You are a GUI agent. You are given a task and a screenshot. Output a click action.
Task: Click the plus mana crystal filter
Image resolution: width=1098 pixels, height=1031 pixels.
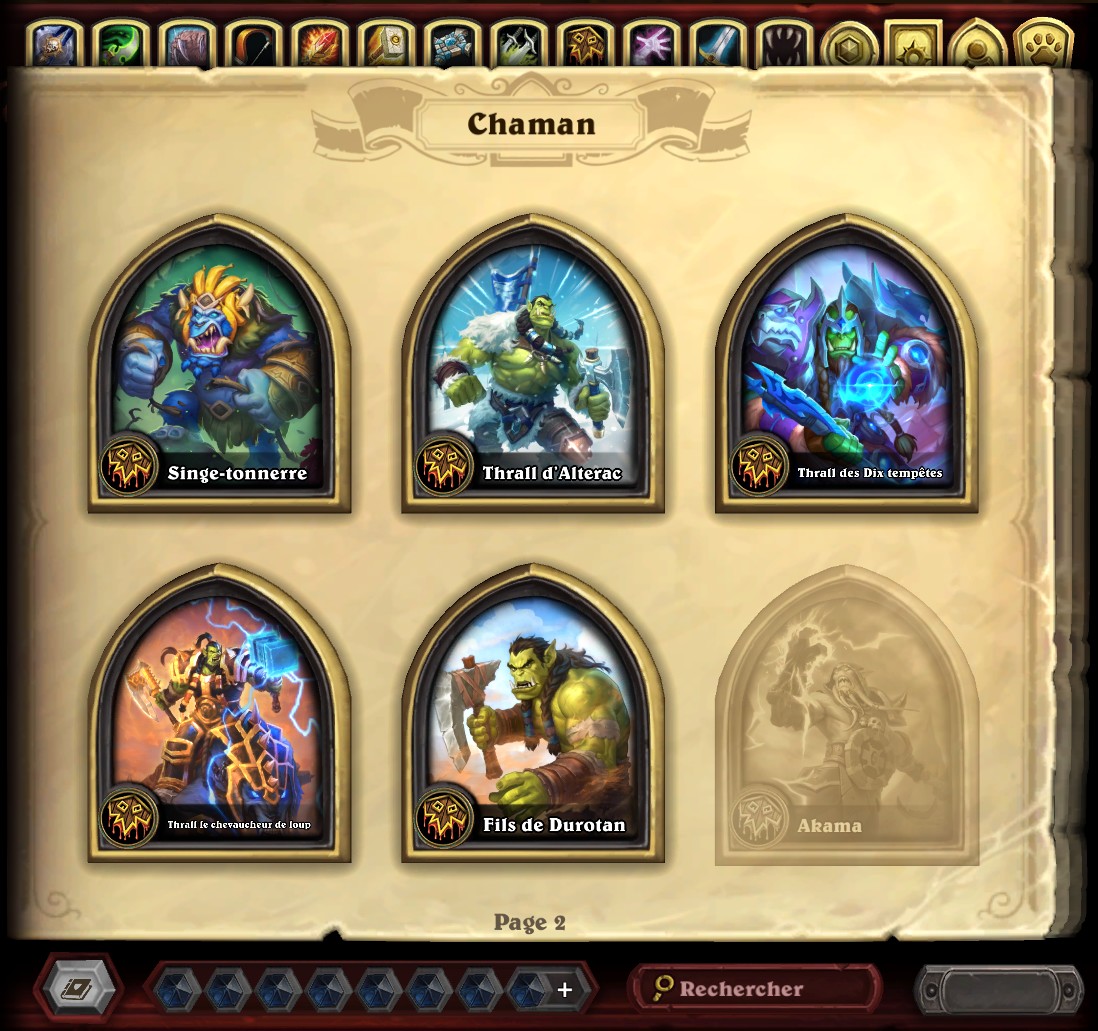click(565, 989)
